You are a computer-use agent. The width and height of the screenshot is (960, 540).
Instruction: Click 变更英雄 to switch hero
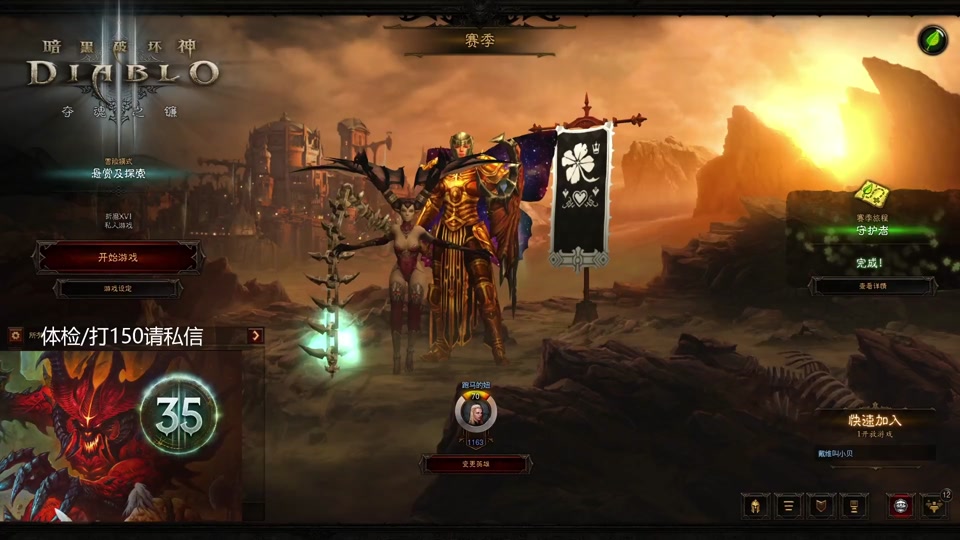(476, 464)
